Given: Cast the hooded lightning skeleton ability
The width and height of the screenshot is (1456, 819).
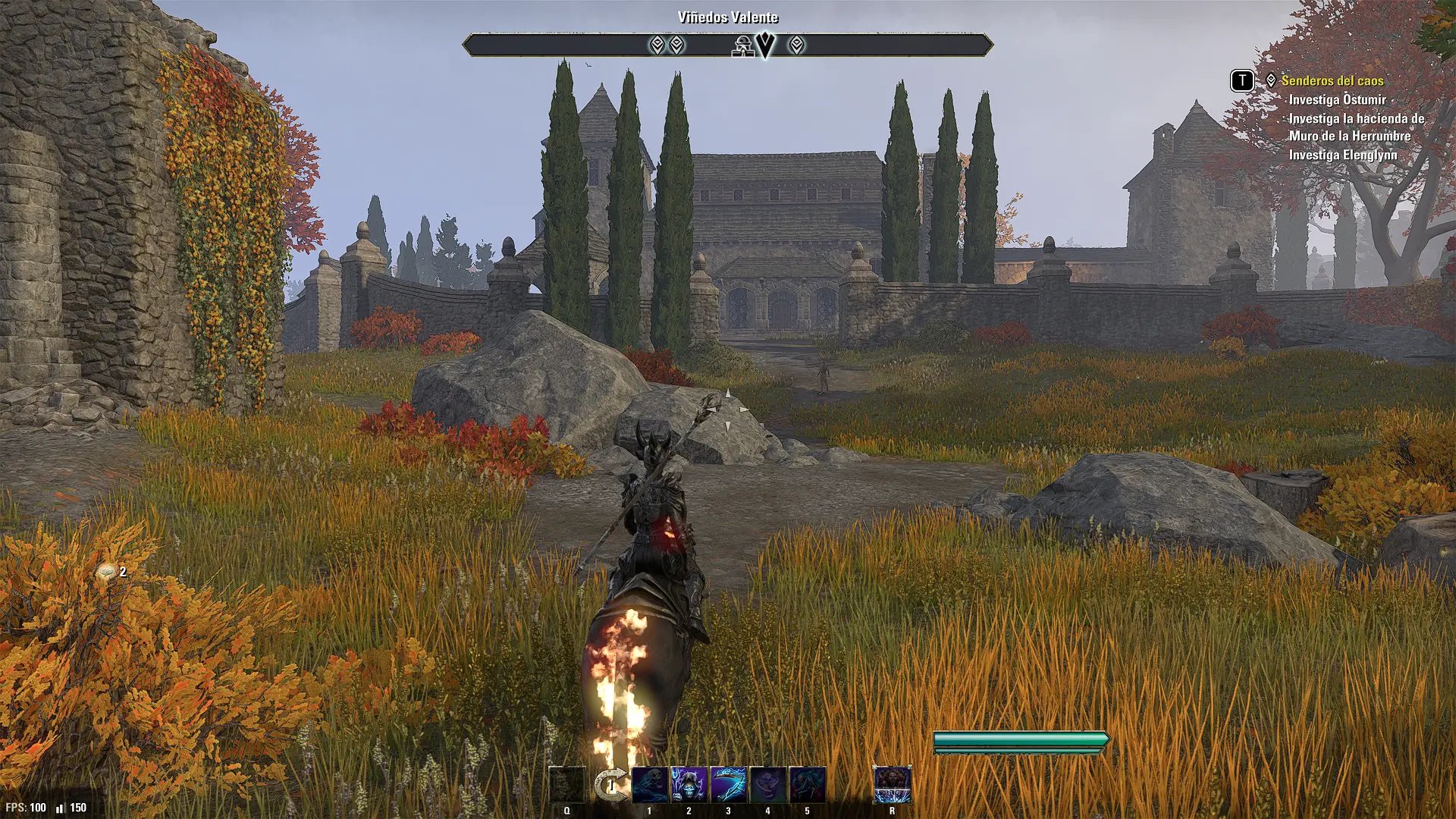Looking at the screenshot, I should point(689,785).
